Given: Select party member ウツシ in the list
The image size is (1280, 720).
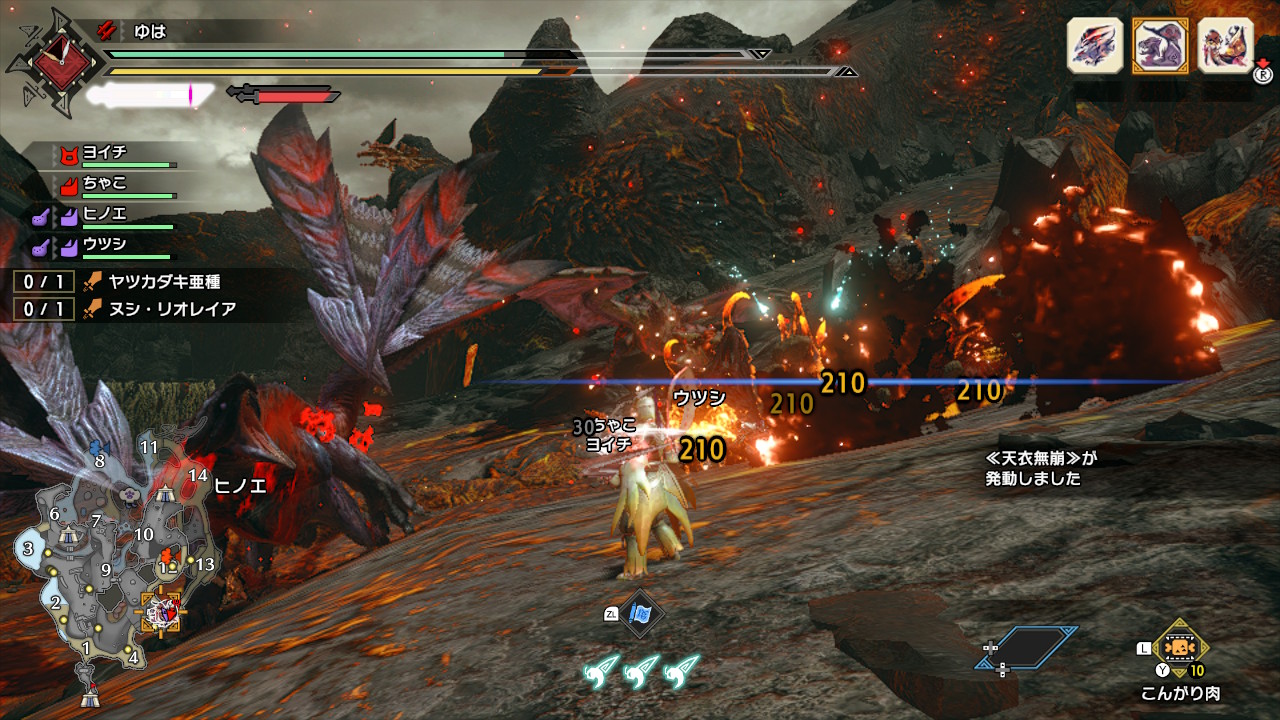Looking at the screenshot, I should (x=104, y=244).
